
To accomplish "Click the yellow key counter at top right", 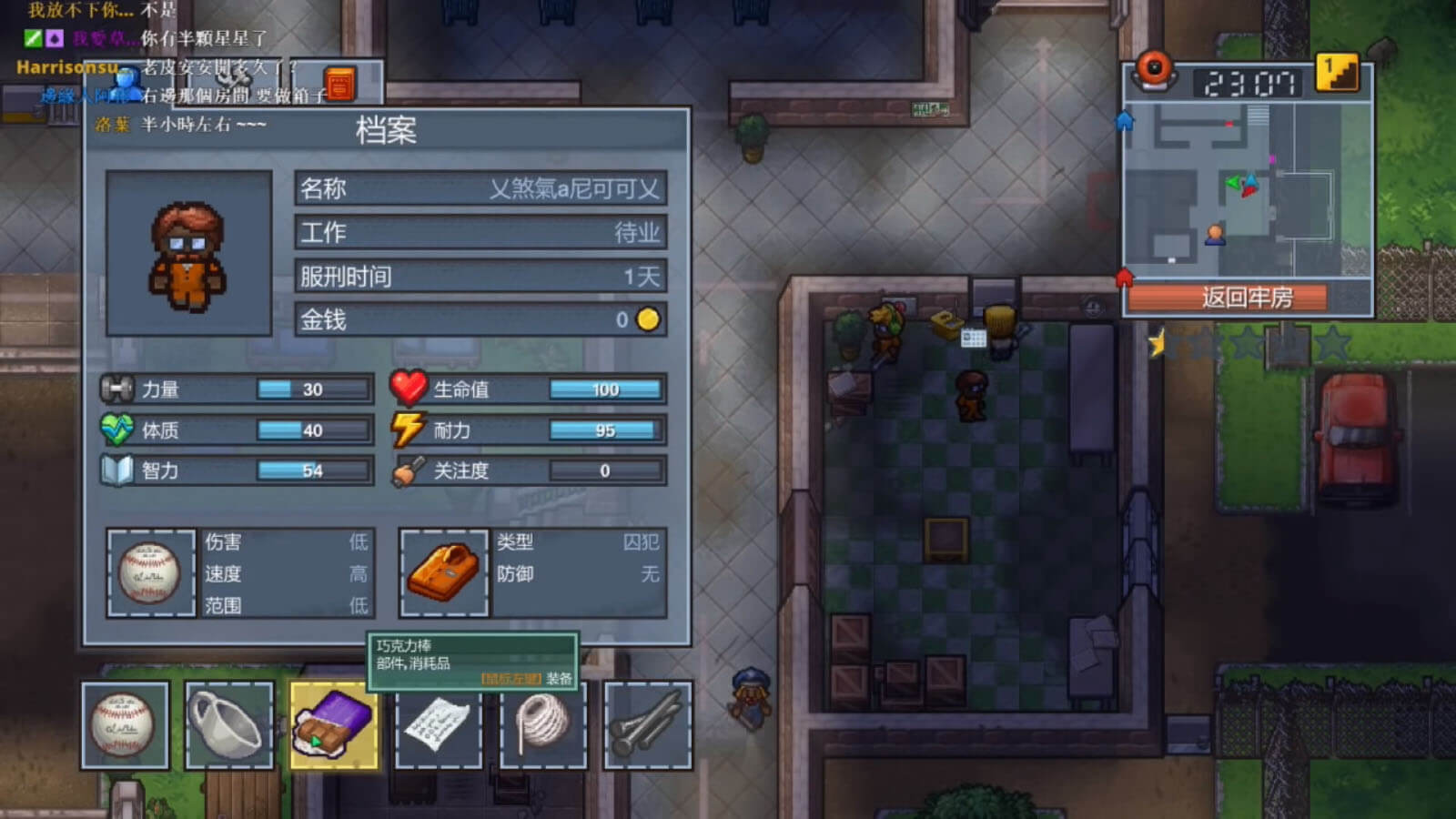I will tap(1336, 73).
